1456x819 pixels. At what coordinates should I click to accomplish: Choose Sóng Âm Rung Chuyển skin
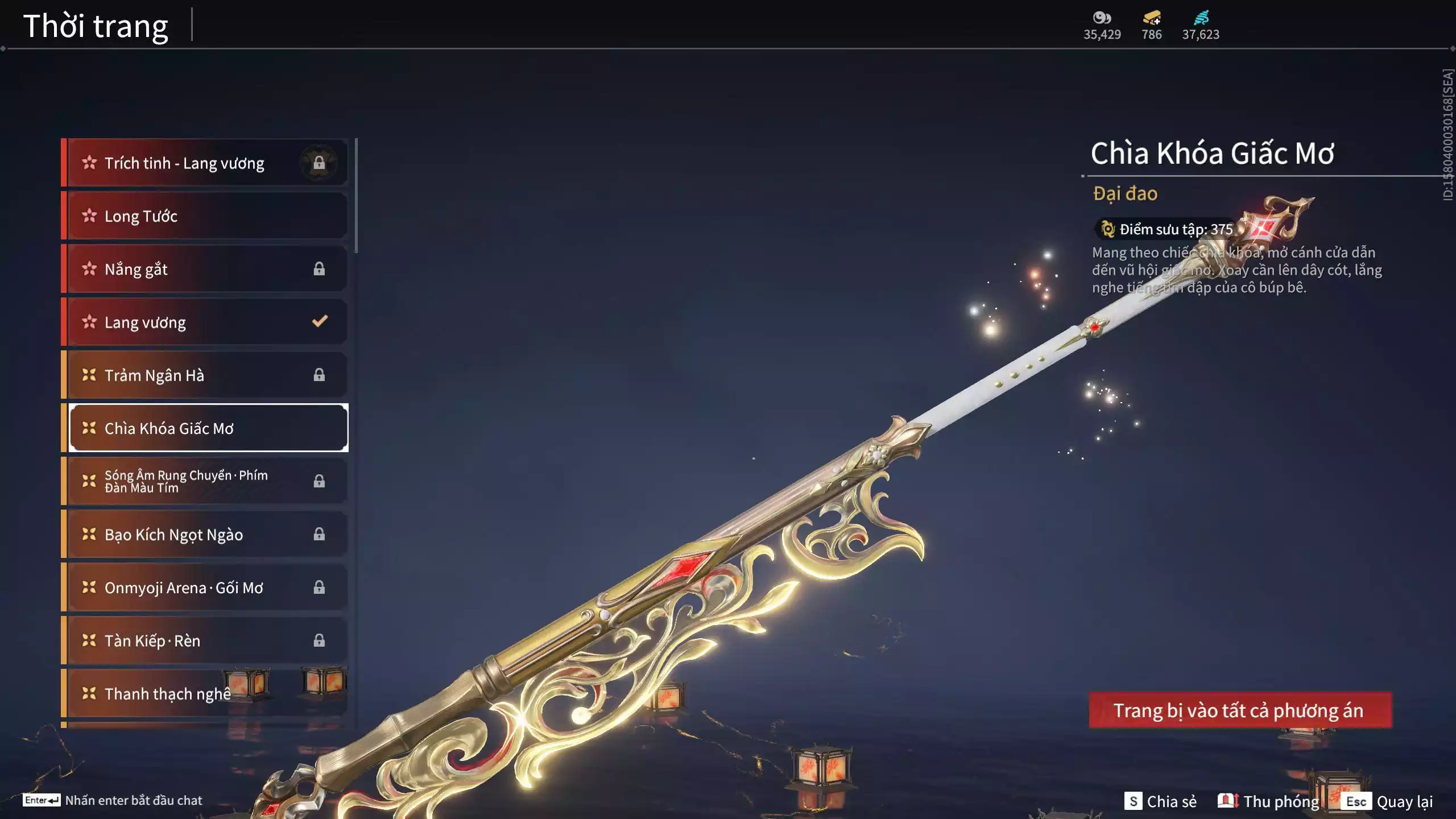[207, 481]
